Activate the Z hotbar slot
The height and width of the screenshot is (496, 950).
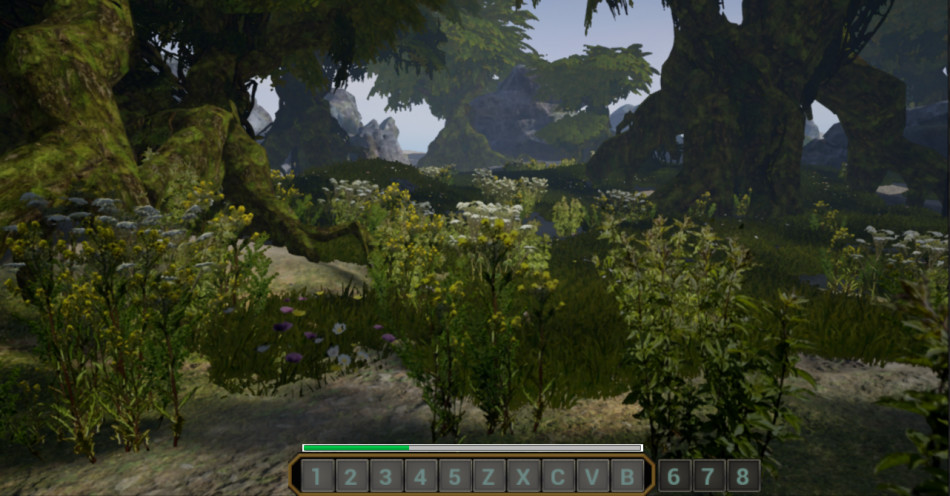pos(489,476)
